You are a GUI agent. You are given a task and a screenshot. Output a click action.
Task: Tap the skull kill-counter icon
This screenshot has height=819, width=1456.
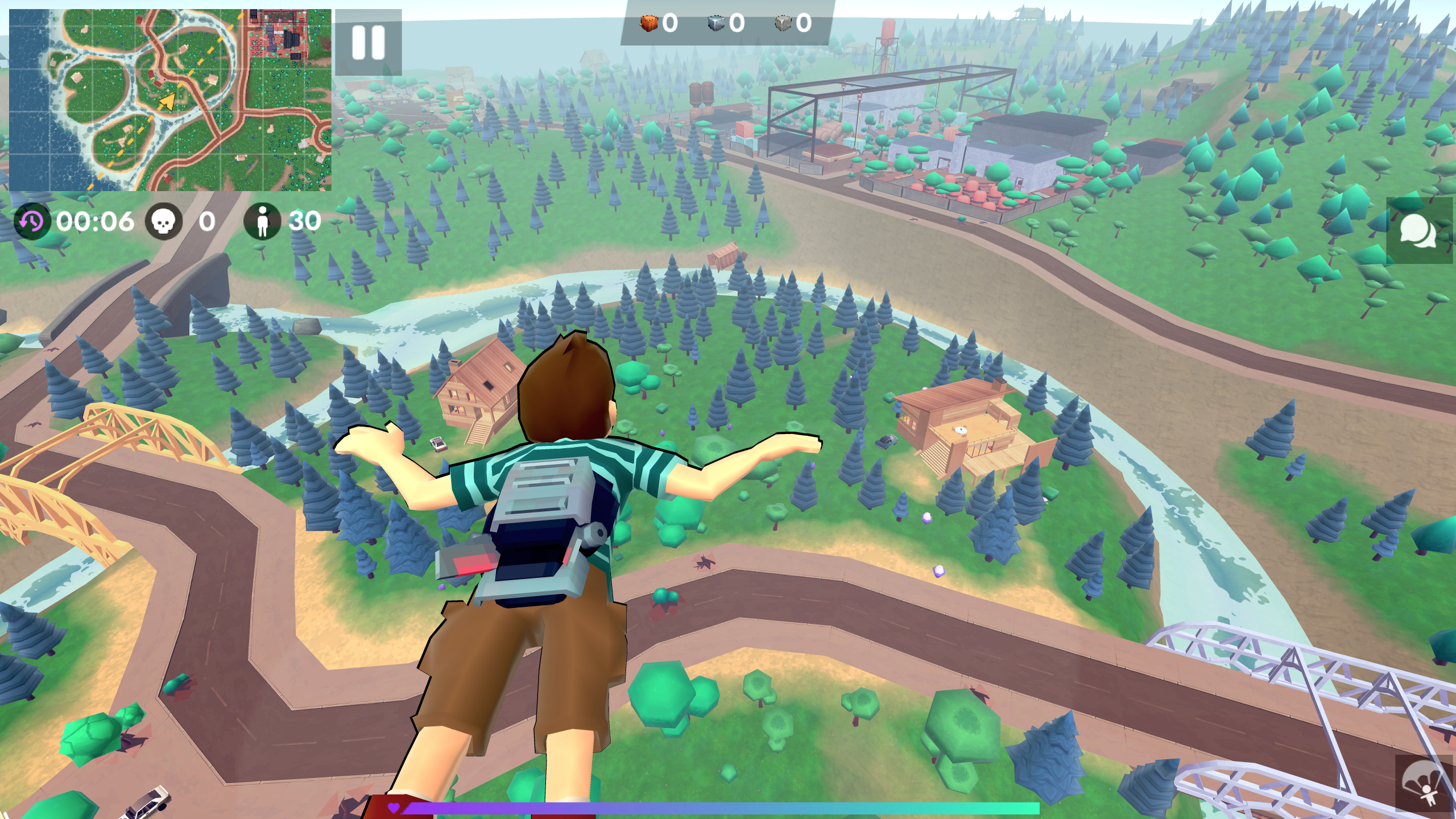point(162,222)
